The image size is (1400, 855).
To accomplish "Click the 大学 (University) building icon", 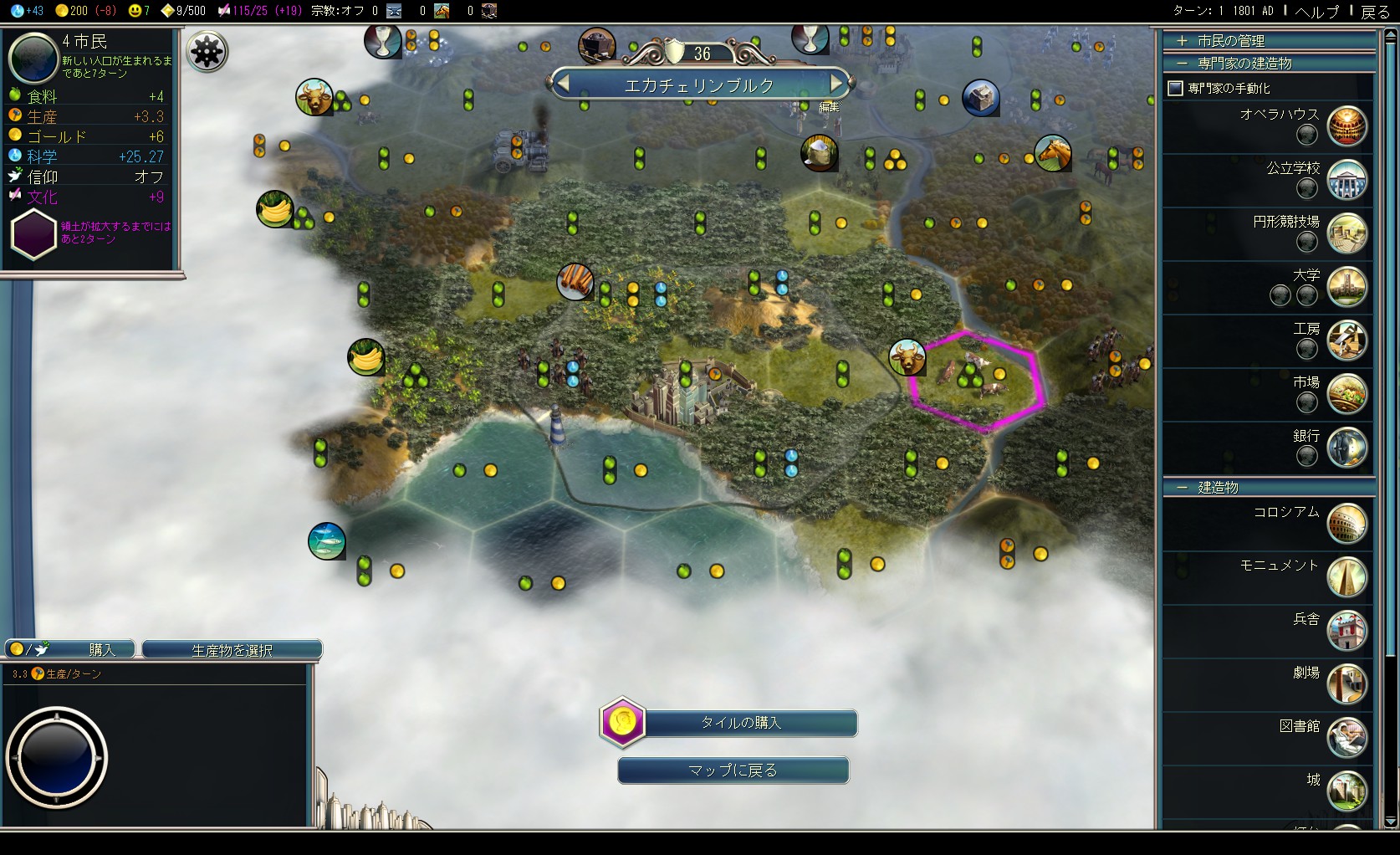I will click(1346, 287).
